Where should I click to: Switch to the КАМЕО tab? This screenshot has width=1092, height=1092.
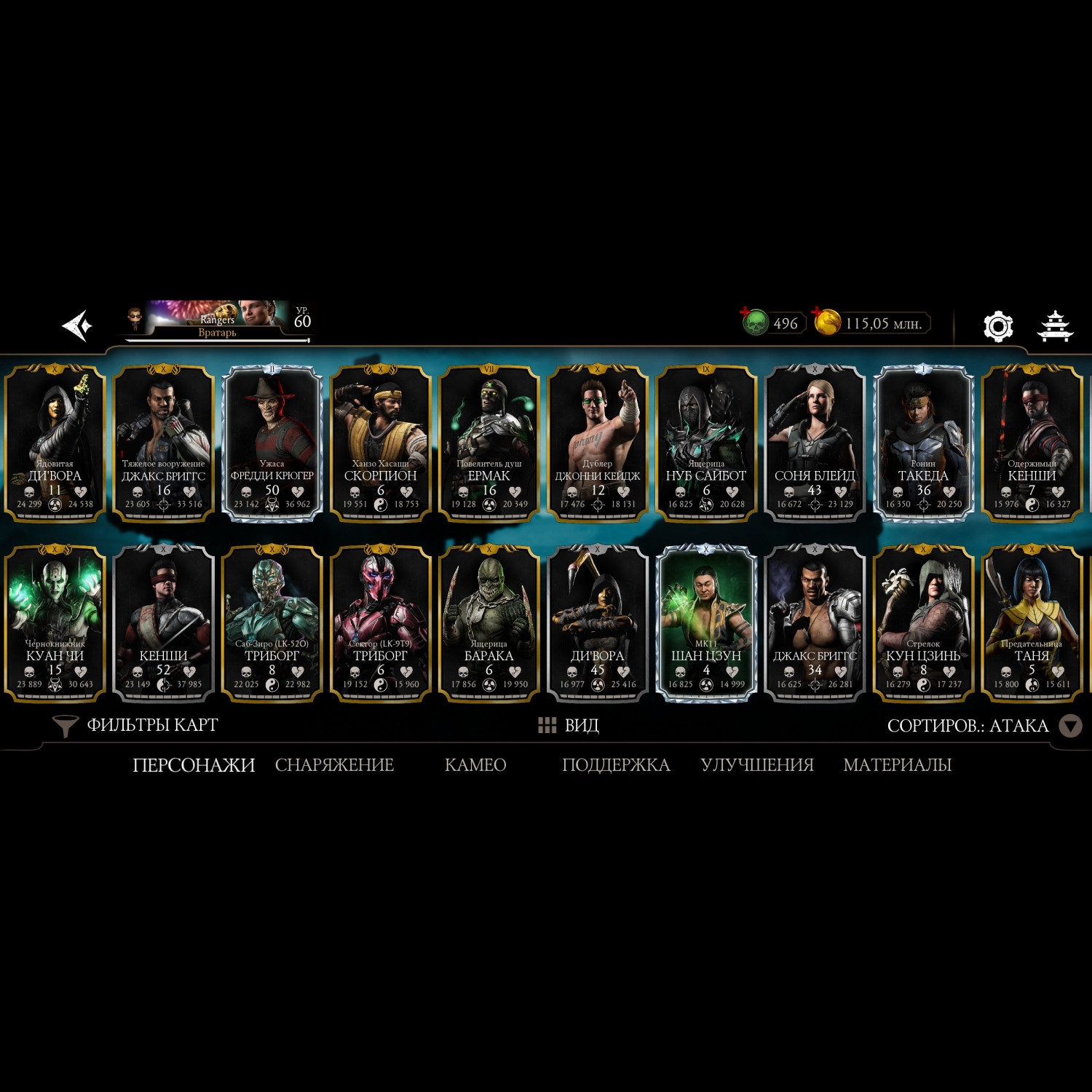point(475,765)
